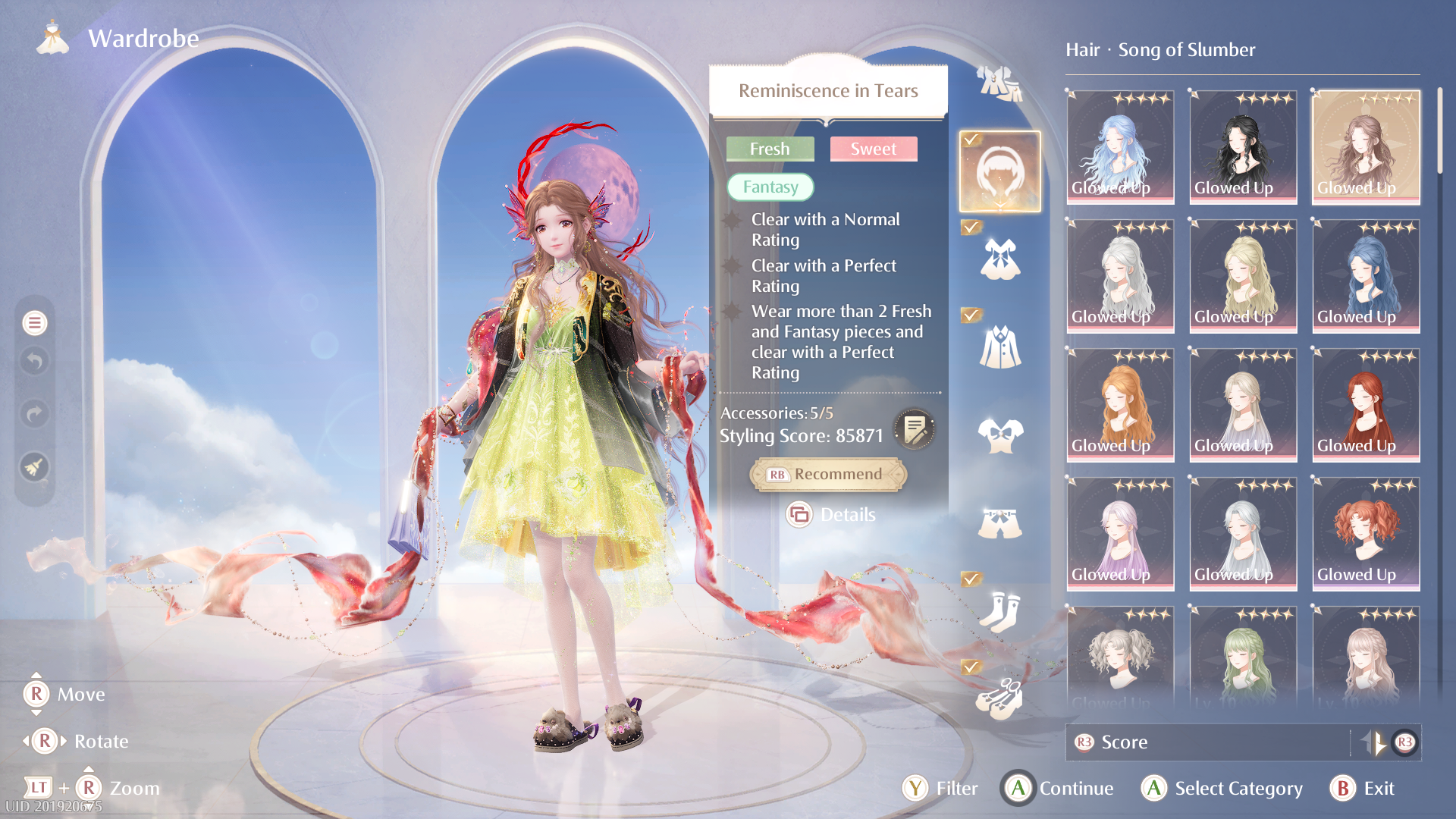Switch to the Shoes category
Image resolution: width=1456 pixels, height=819 pixels.
[999, 698]
